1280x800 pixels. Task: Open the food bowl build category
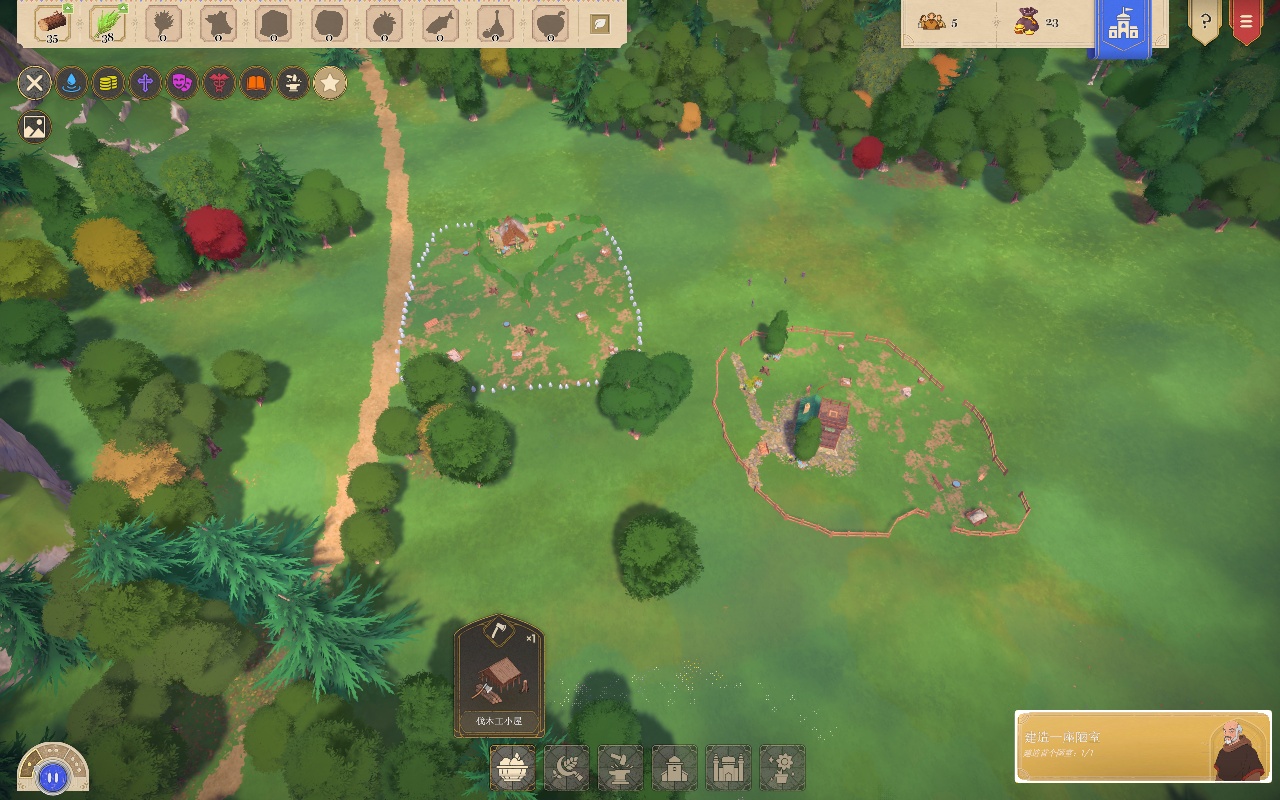pyautogui.click(x=513, y=768)
